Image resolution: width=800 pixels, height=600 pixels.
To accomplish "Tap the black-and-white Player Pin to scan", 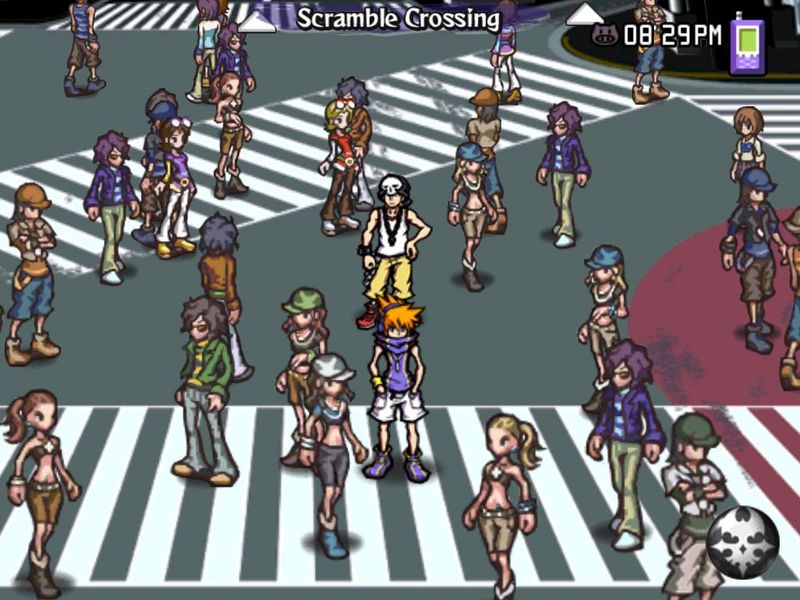I will click(743, 543).
